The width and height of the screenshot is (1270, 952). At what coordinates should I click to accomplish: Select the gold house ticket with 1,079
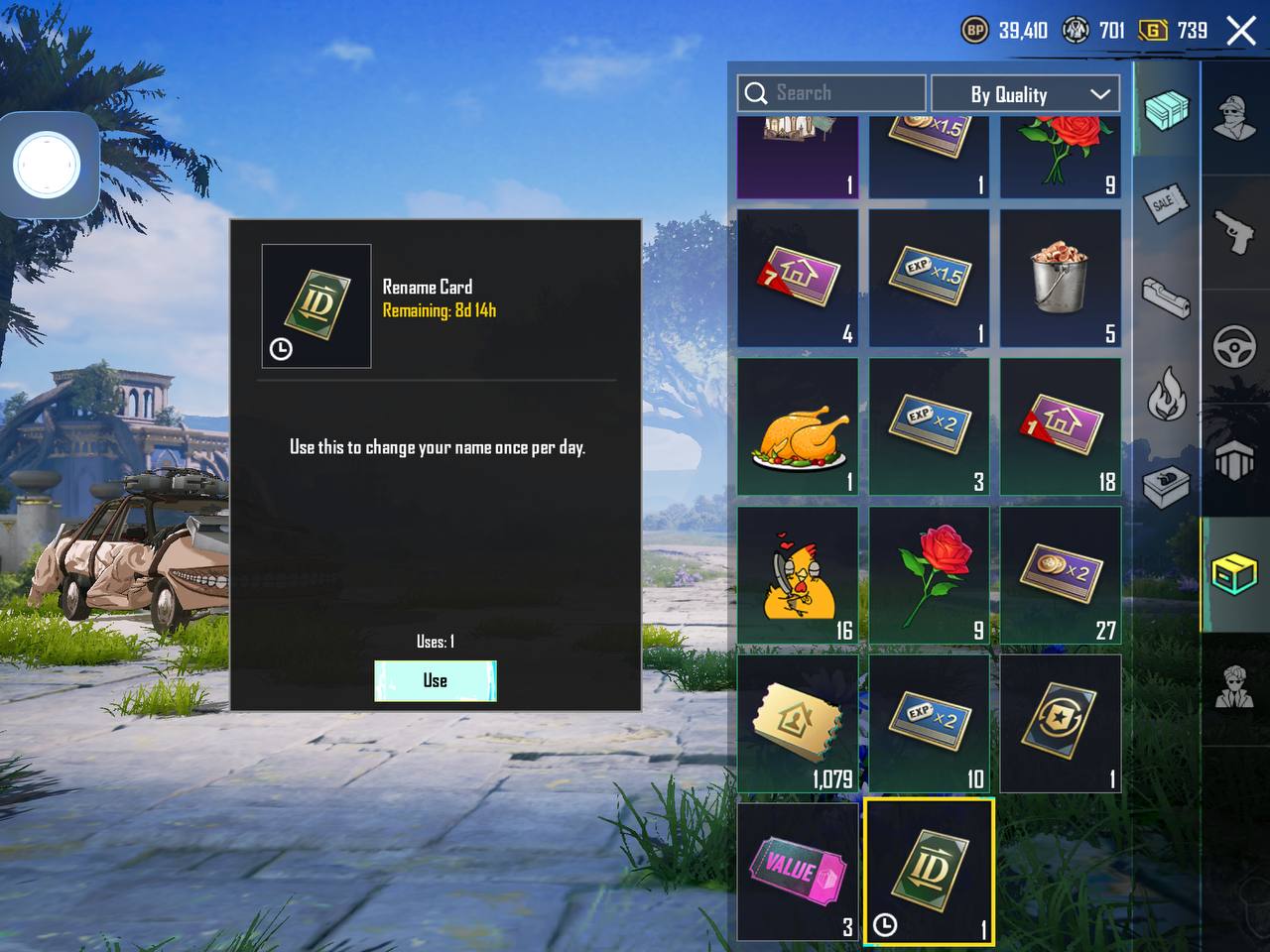(798, 723)
